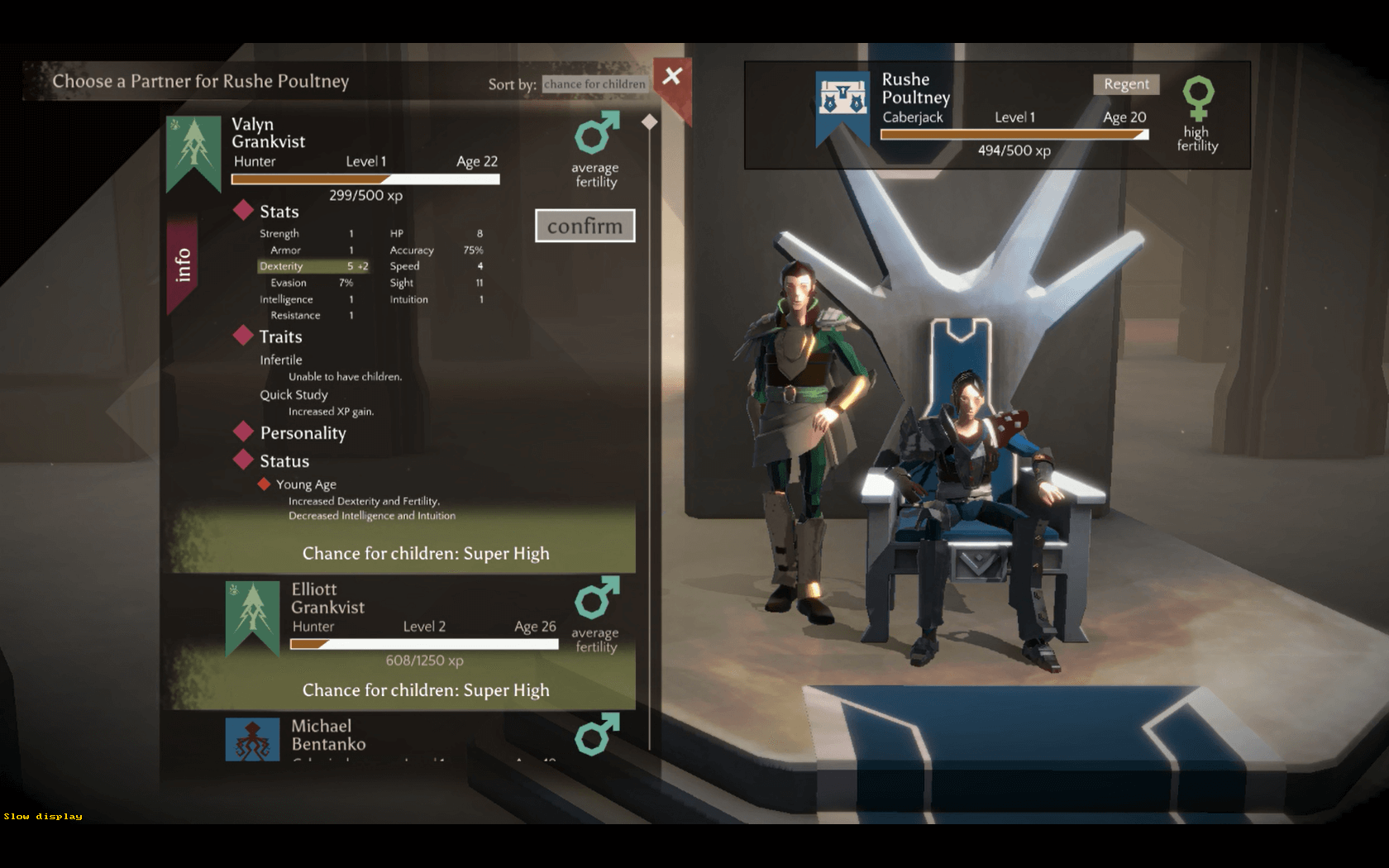The width and height of the screenshot is (1389, 868).
Task: Close the partner selection panel
Action: [672, 77]
